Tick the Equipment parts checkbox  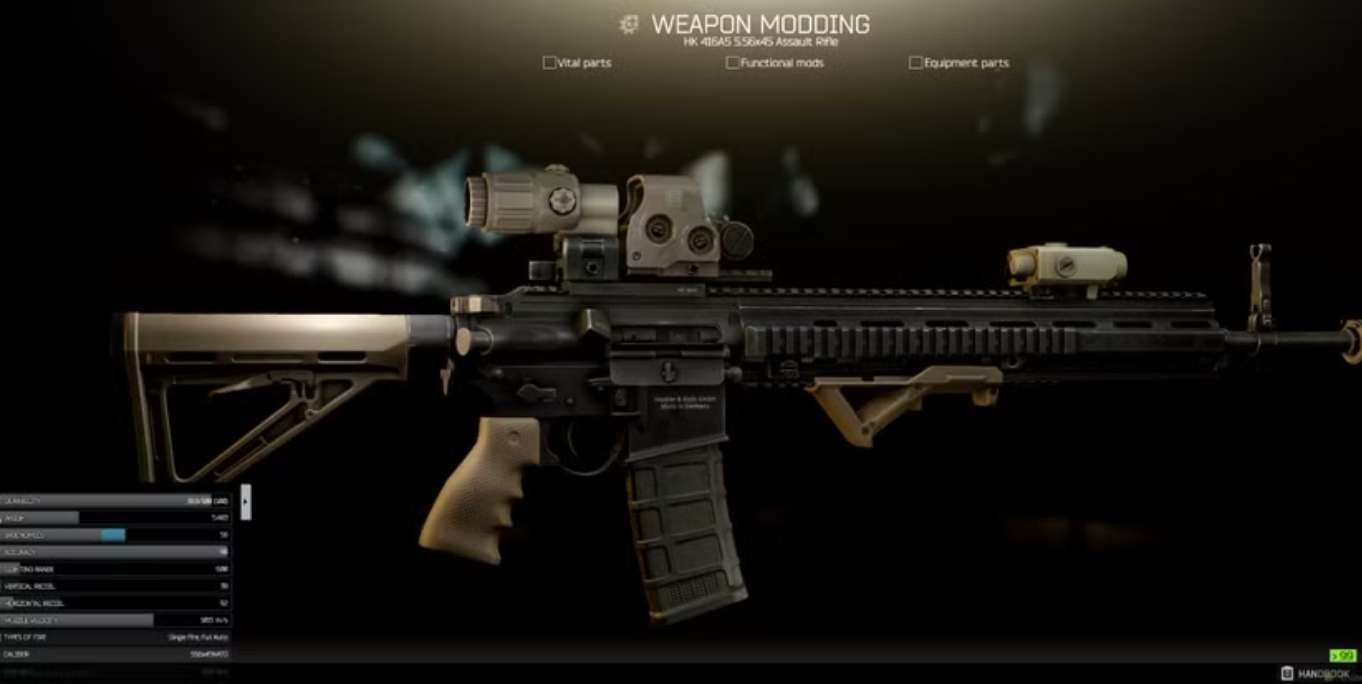tap(915, 63)
